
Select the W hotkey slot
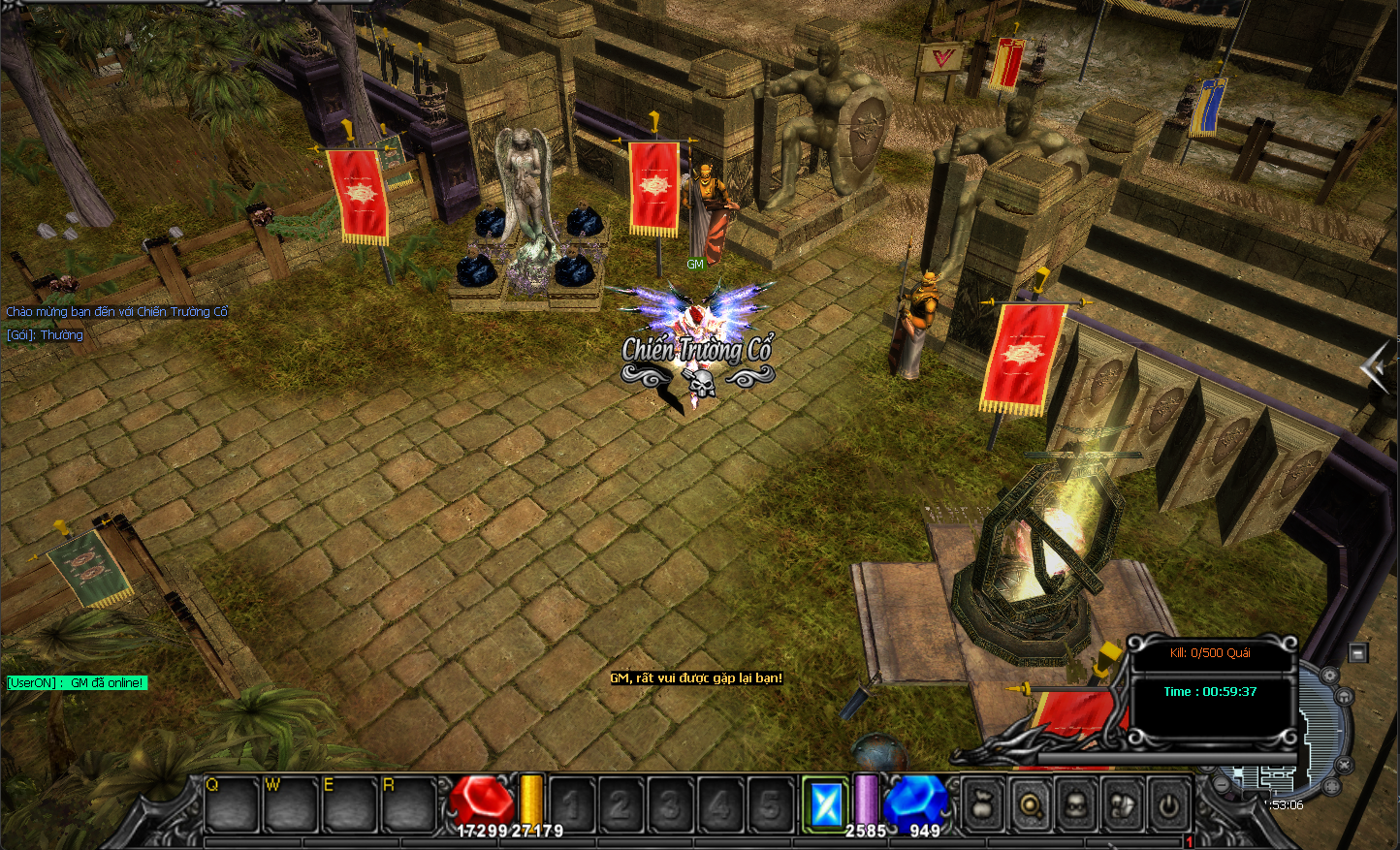292,804
